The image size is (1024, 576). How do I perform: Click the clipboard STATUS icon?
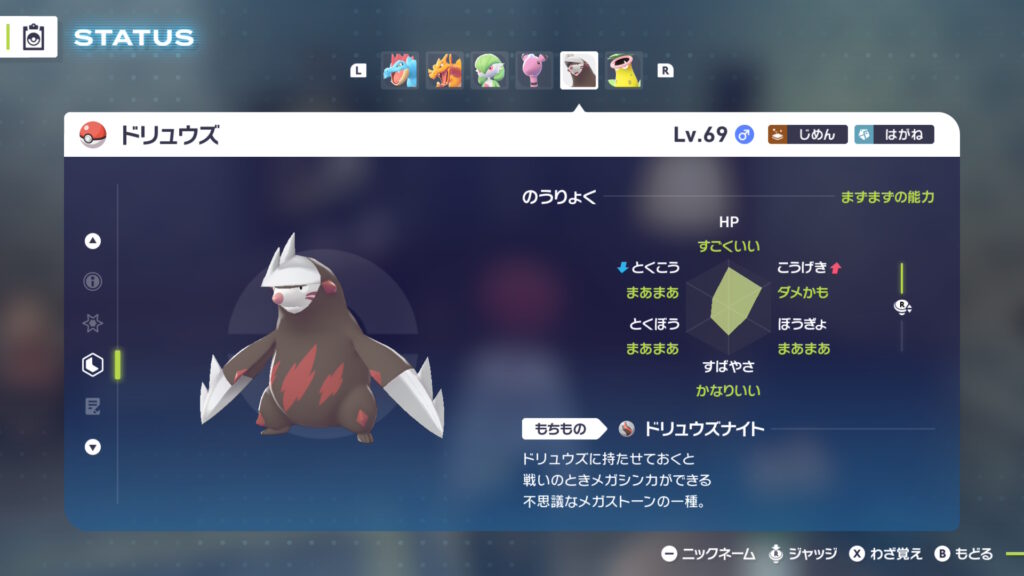click(x=34, y=37)
